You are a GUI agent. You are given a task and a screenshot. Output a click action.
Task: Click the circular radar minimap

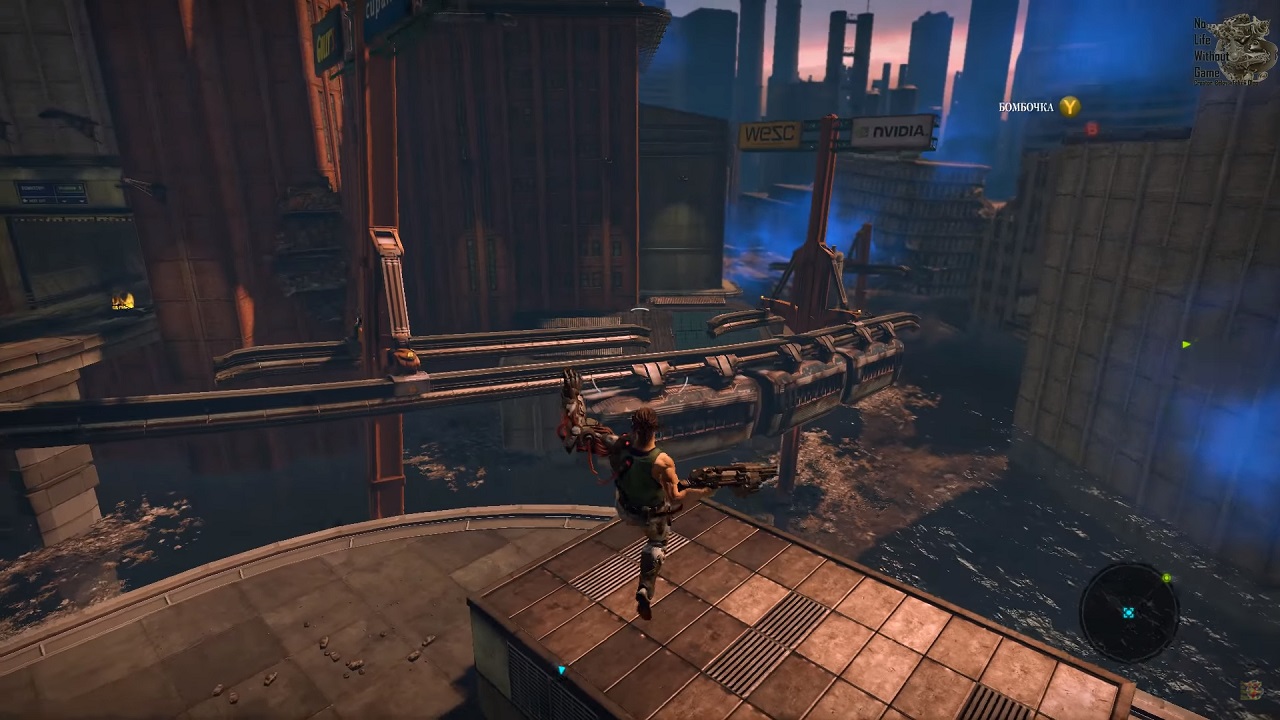[x=1129, y=612]
